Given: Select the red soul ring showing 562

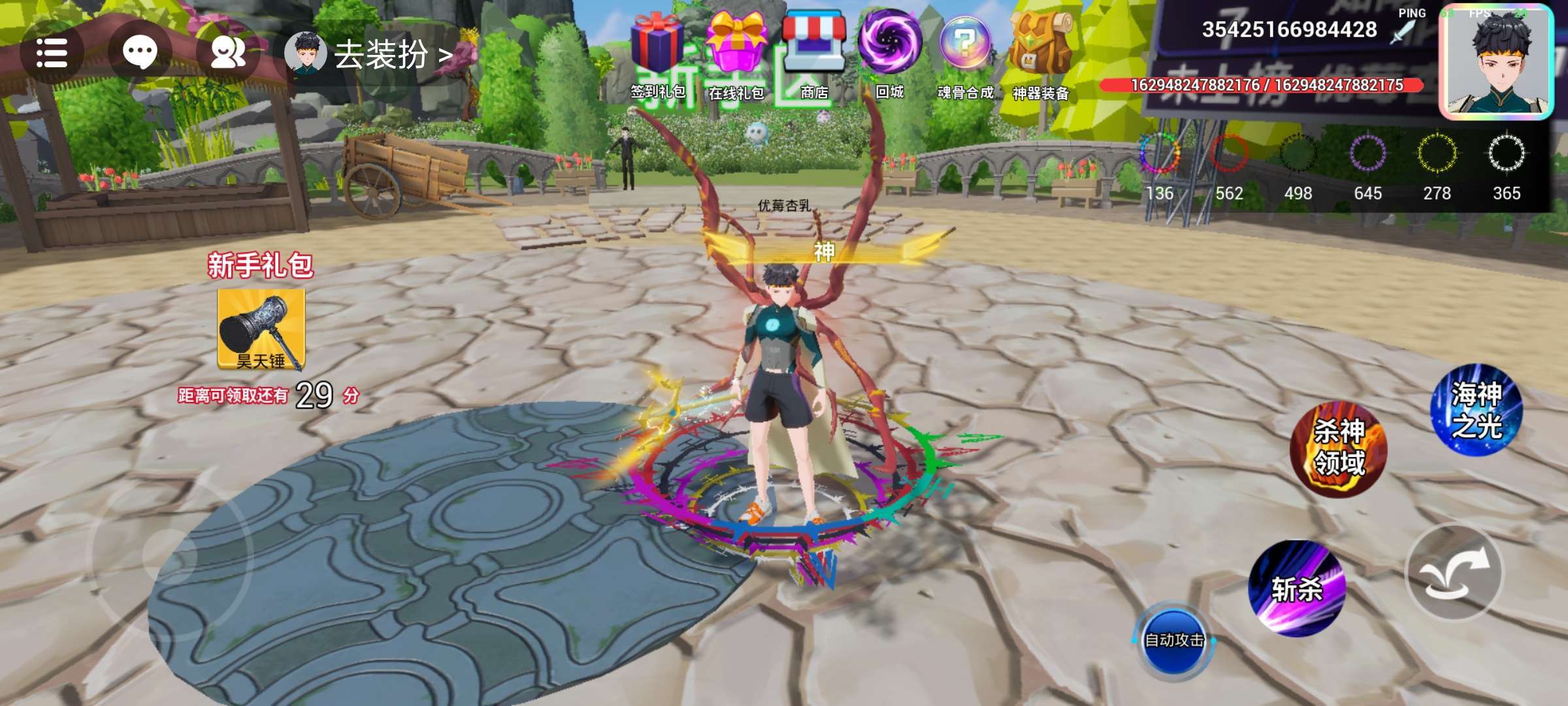Looking at the screenshot, I should pos(1229,155).
